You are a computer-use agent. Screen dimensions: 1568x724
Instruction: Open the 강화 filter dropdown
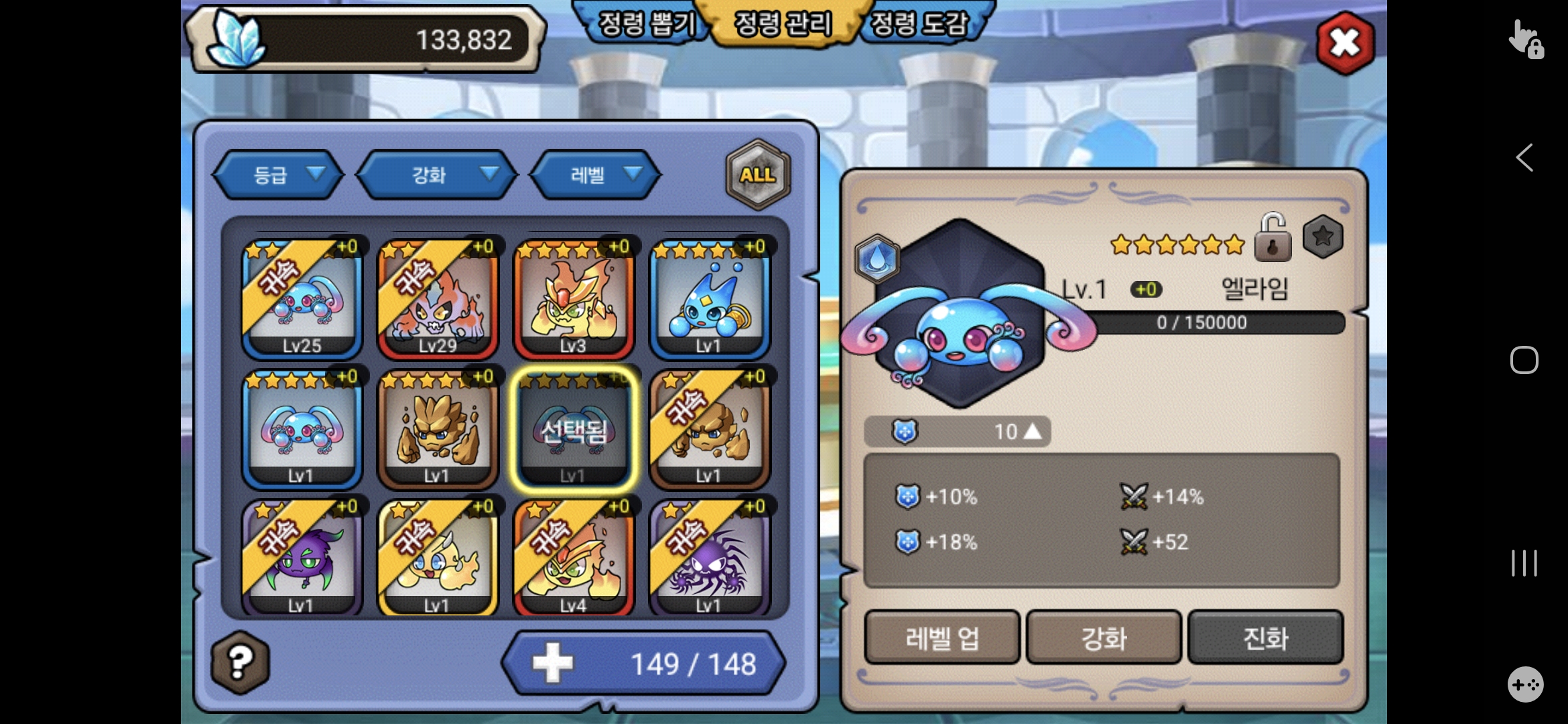point(437,175)
